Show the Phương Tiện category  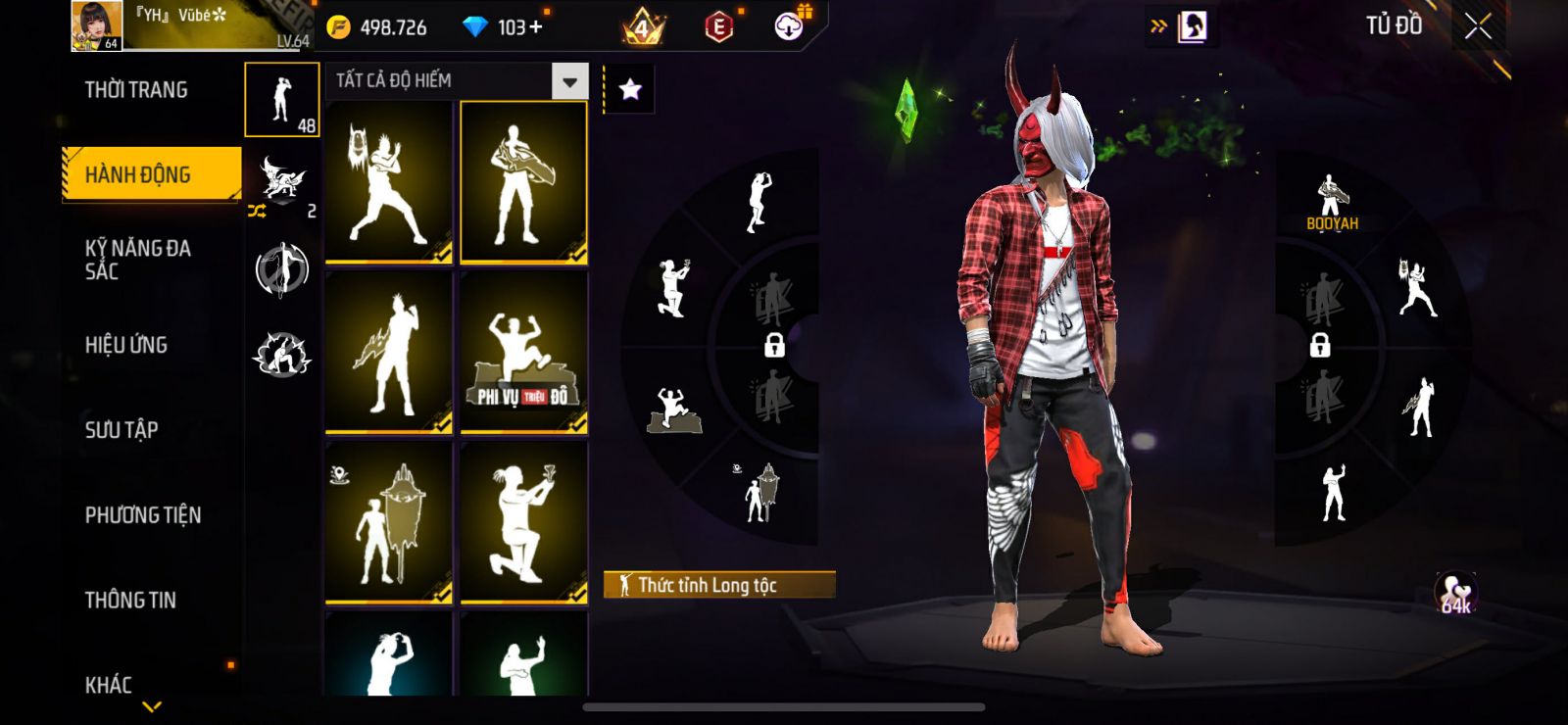click(143, 514)
